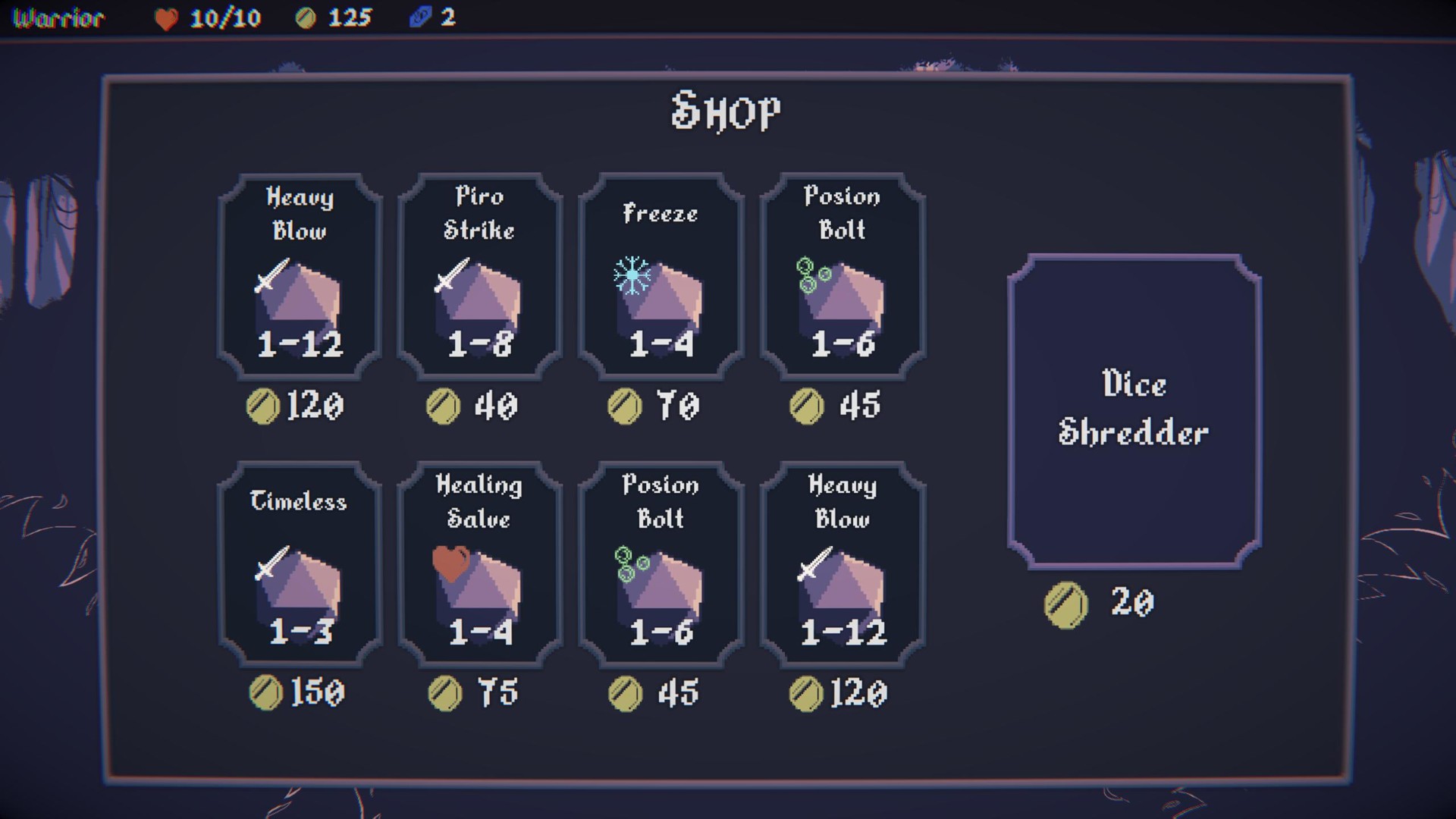Buy the Piro Strike die for 40 gold
The height and width of the screenshot is (819, 1456).
point(479,277)
